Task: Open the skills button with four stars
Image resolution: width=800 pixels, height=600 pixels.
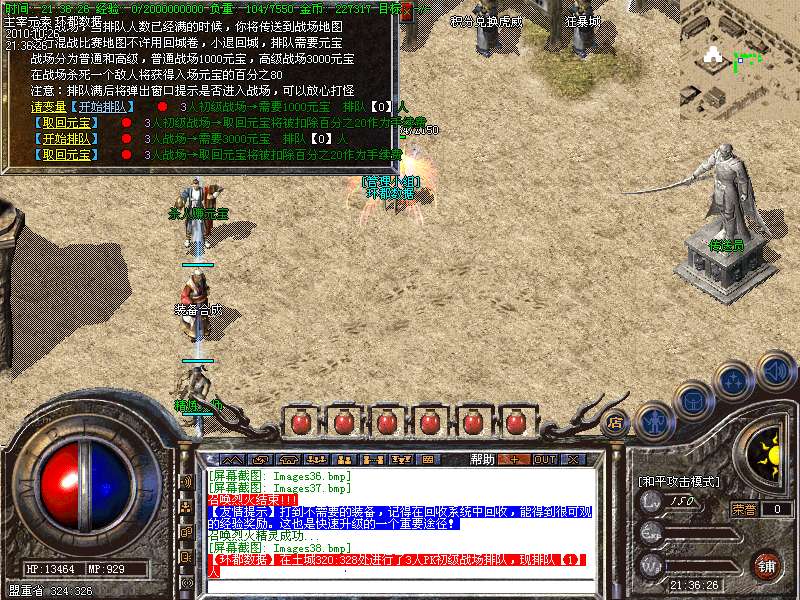Action: click(x=735, y=380)
